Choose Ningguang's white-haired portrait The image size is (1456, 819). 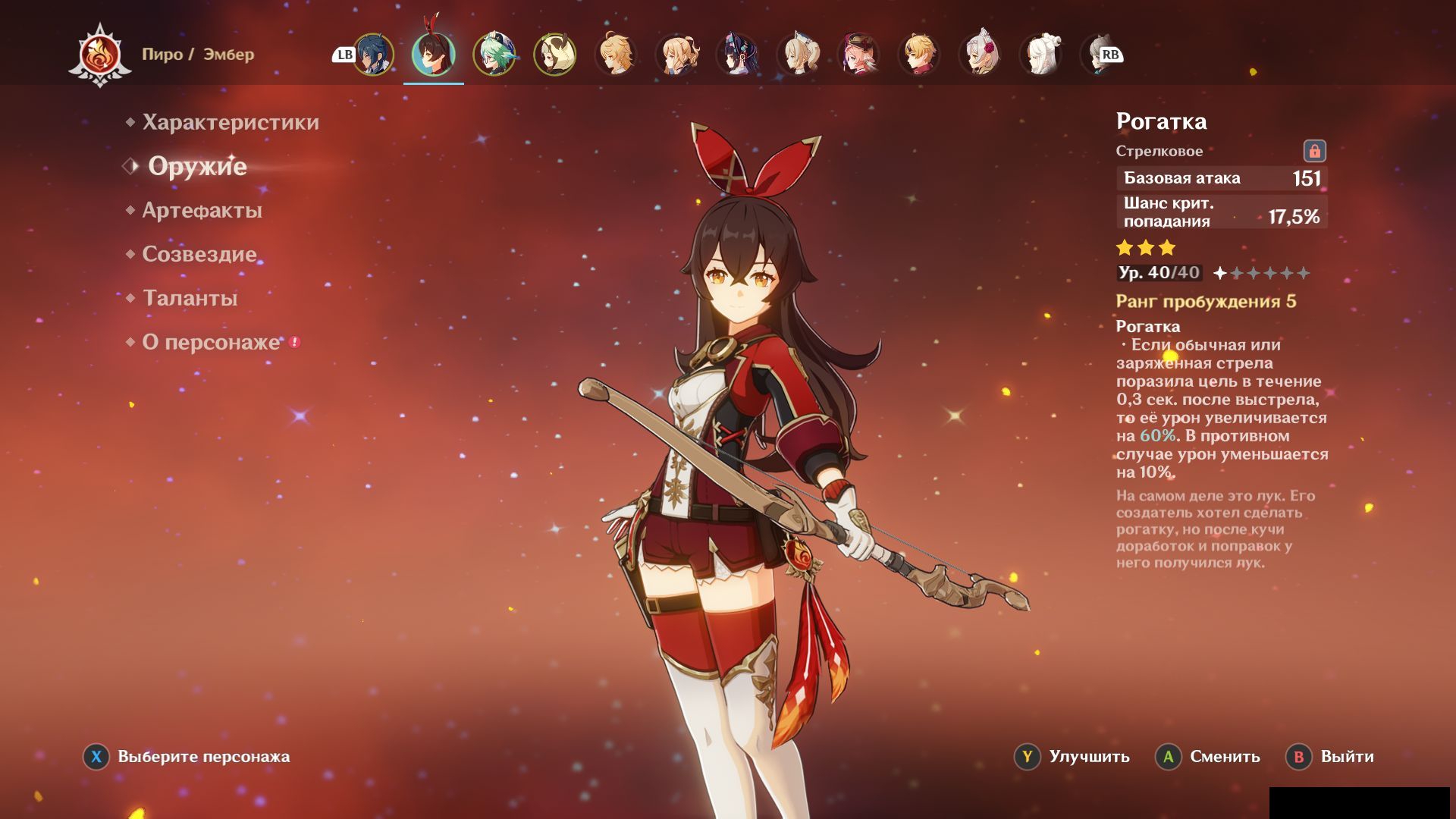(x=1040, y=55)
